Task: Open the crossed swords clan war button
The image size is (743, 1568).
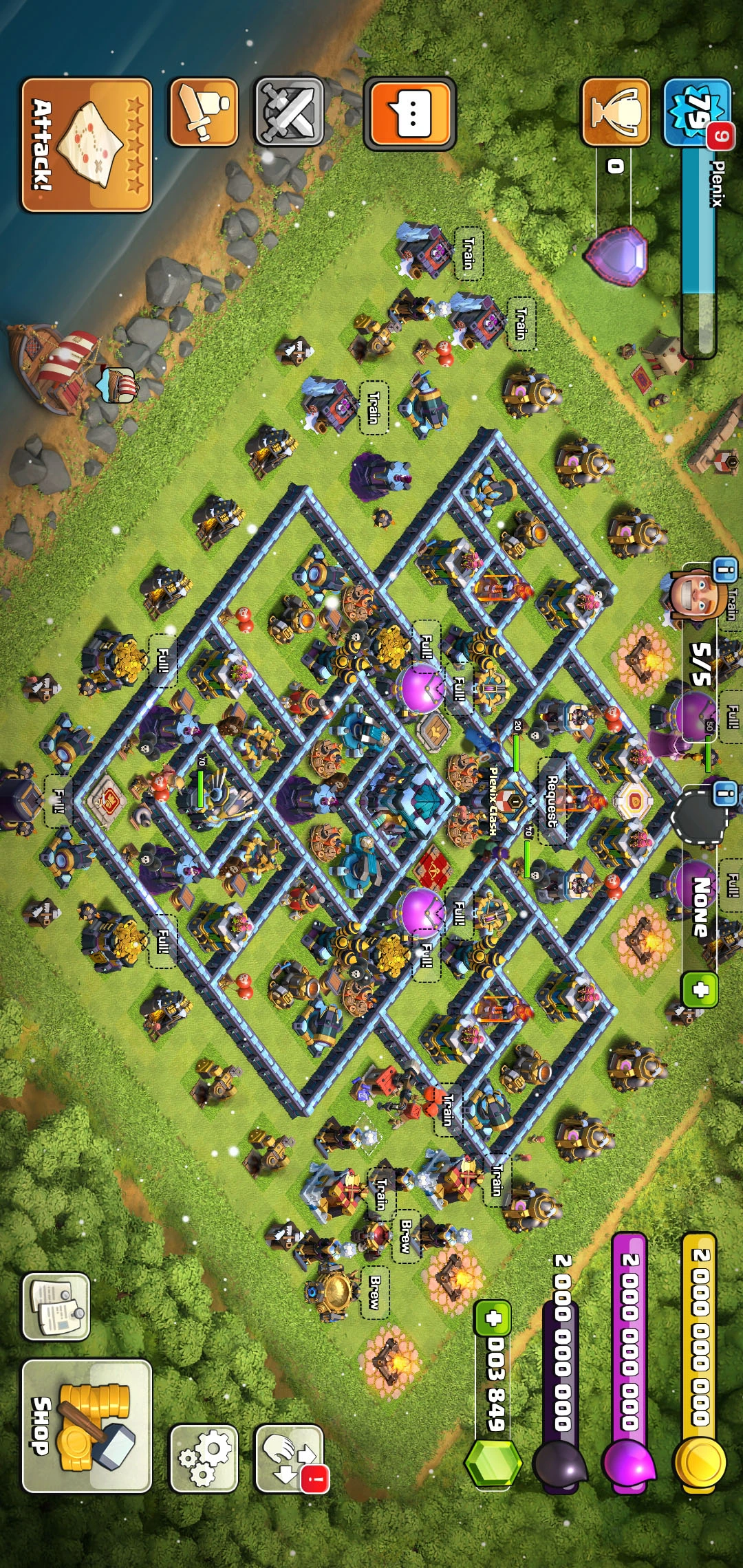Action: [x=289, y=111]
